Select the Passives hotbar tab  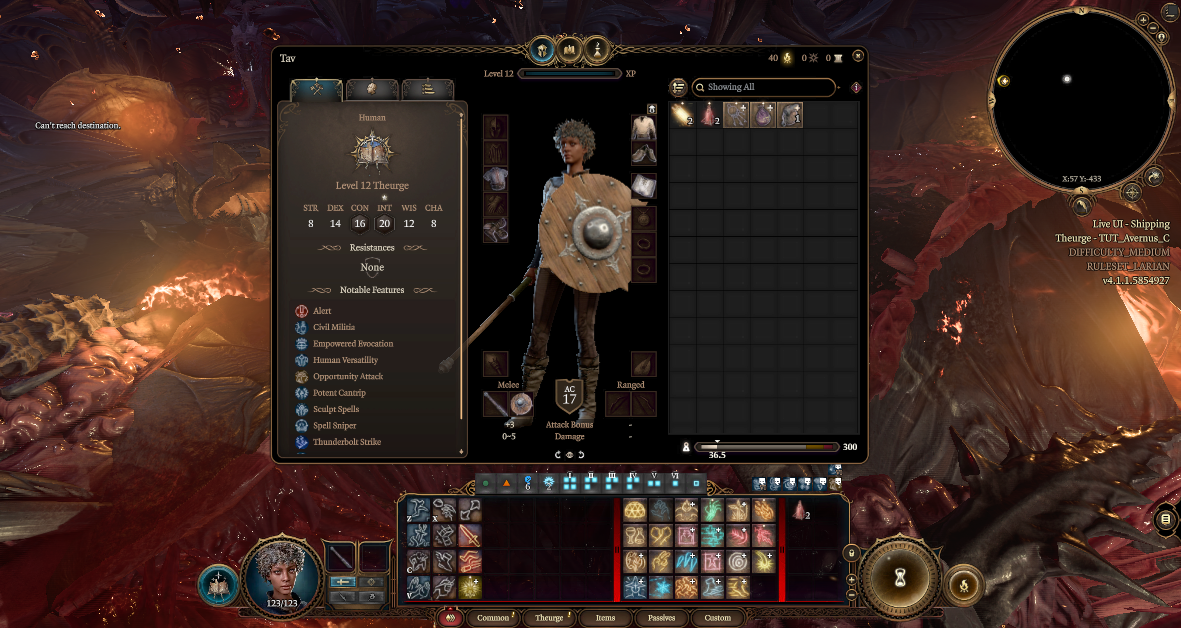tap(661, 618)
